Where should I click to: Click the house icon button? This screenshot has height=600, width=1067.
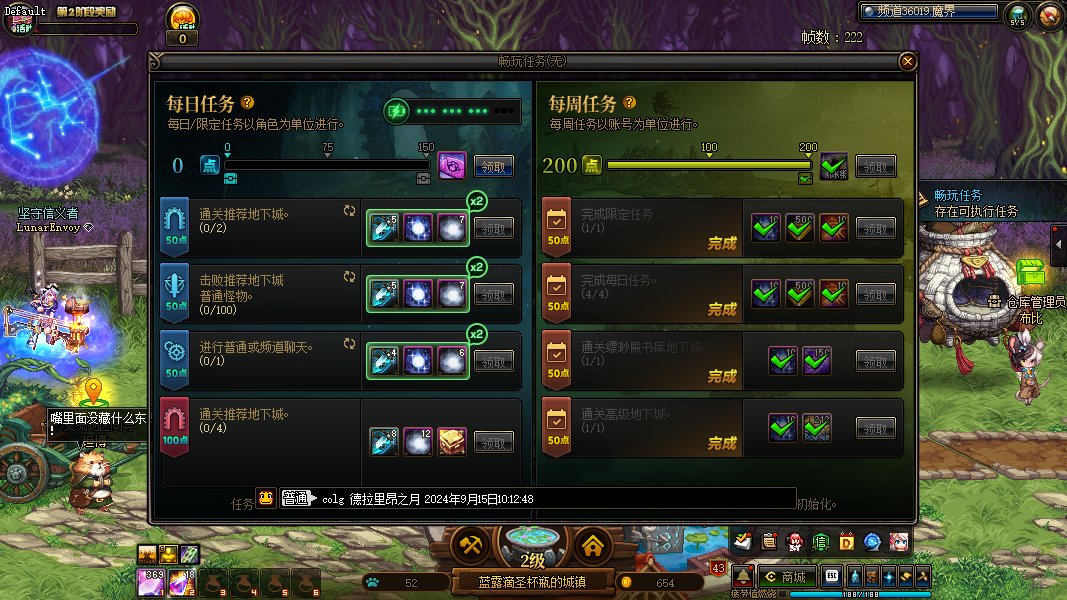click(593, 546)
